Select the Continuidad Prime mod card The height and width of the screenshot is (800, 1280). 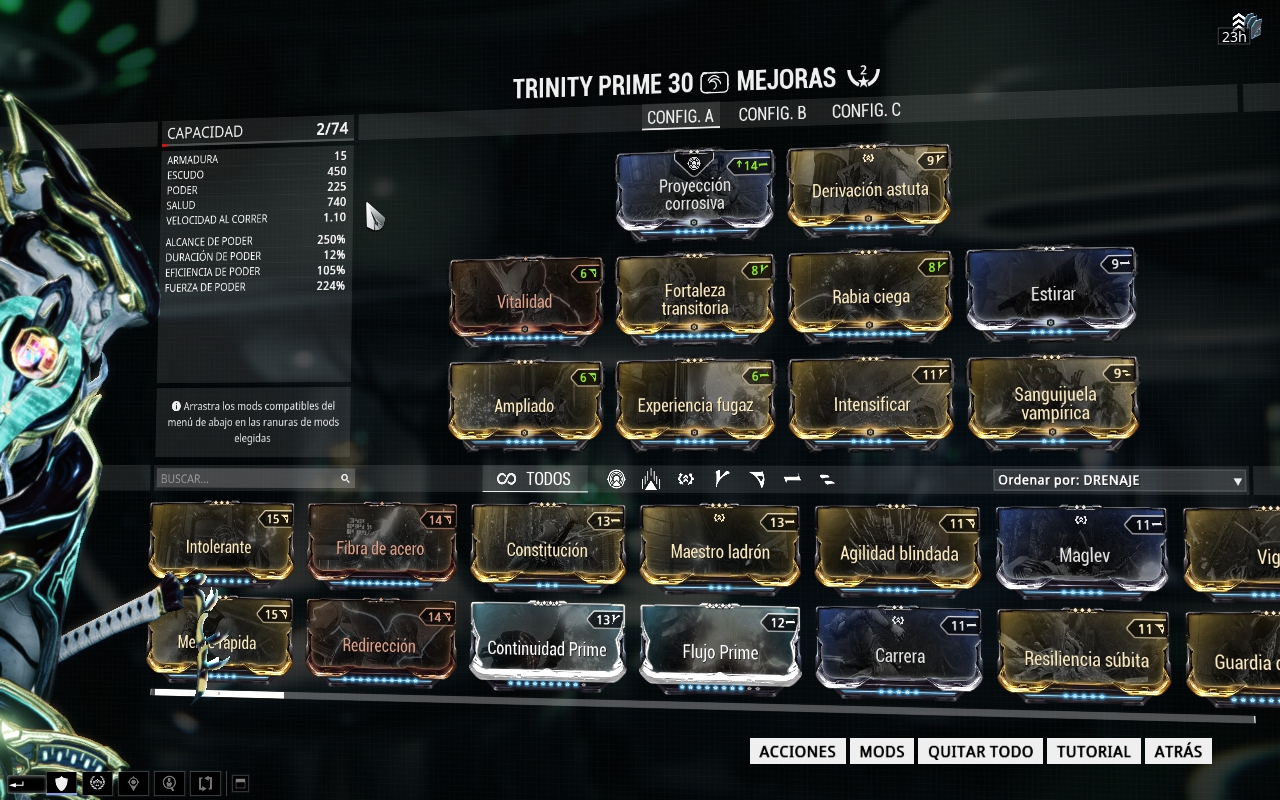click(x=547, y=648)
